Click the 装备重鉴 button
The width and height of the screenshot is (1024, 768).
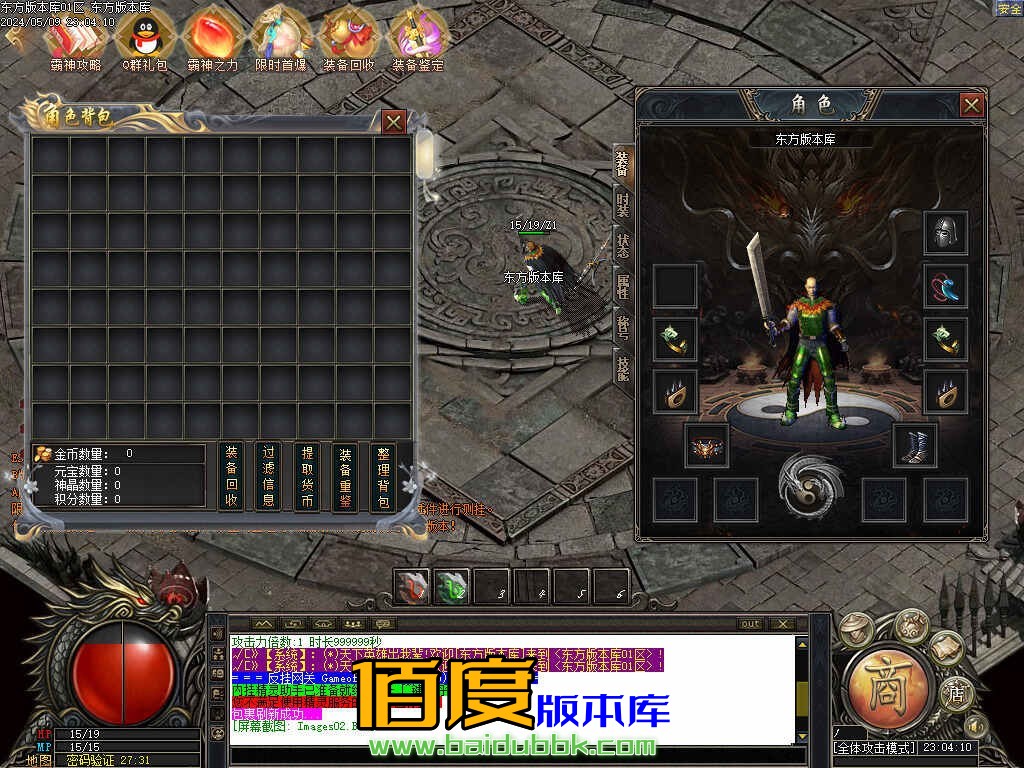pyautogui.click(x=344, y=477)
